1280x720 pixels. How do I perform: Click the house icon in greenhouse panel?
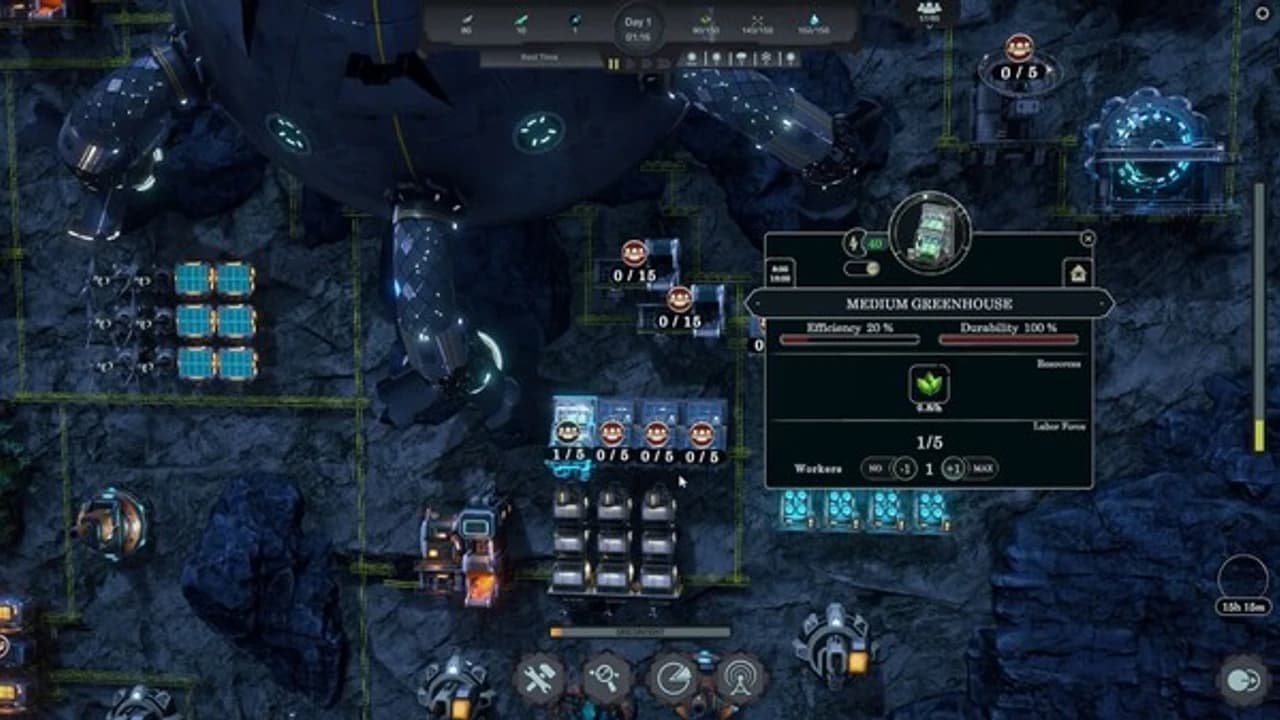tap(1078, 272)
